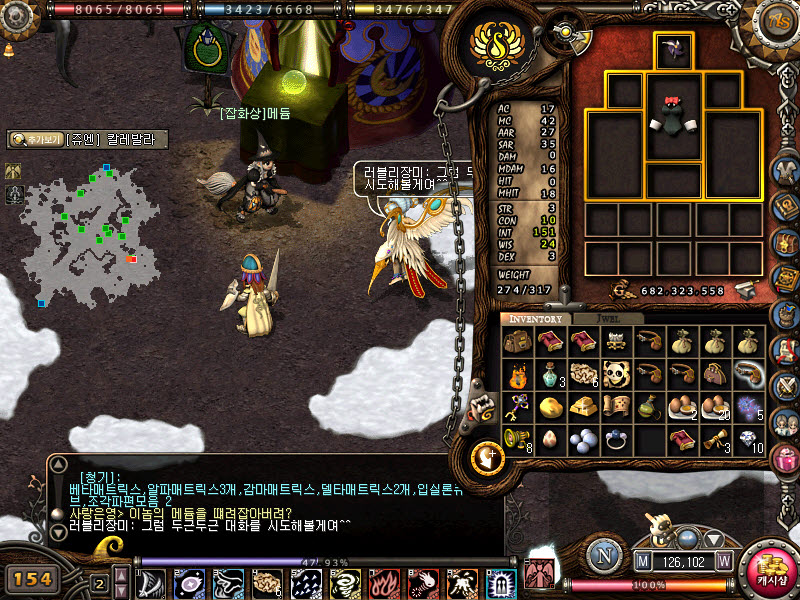Activate the flame skill on hotbar

point(385,582)
